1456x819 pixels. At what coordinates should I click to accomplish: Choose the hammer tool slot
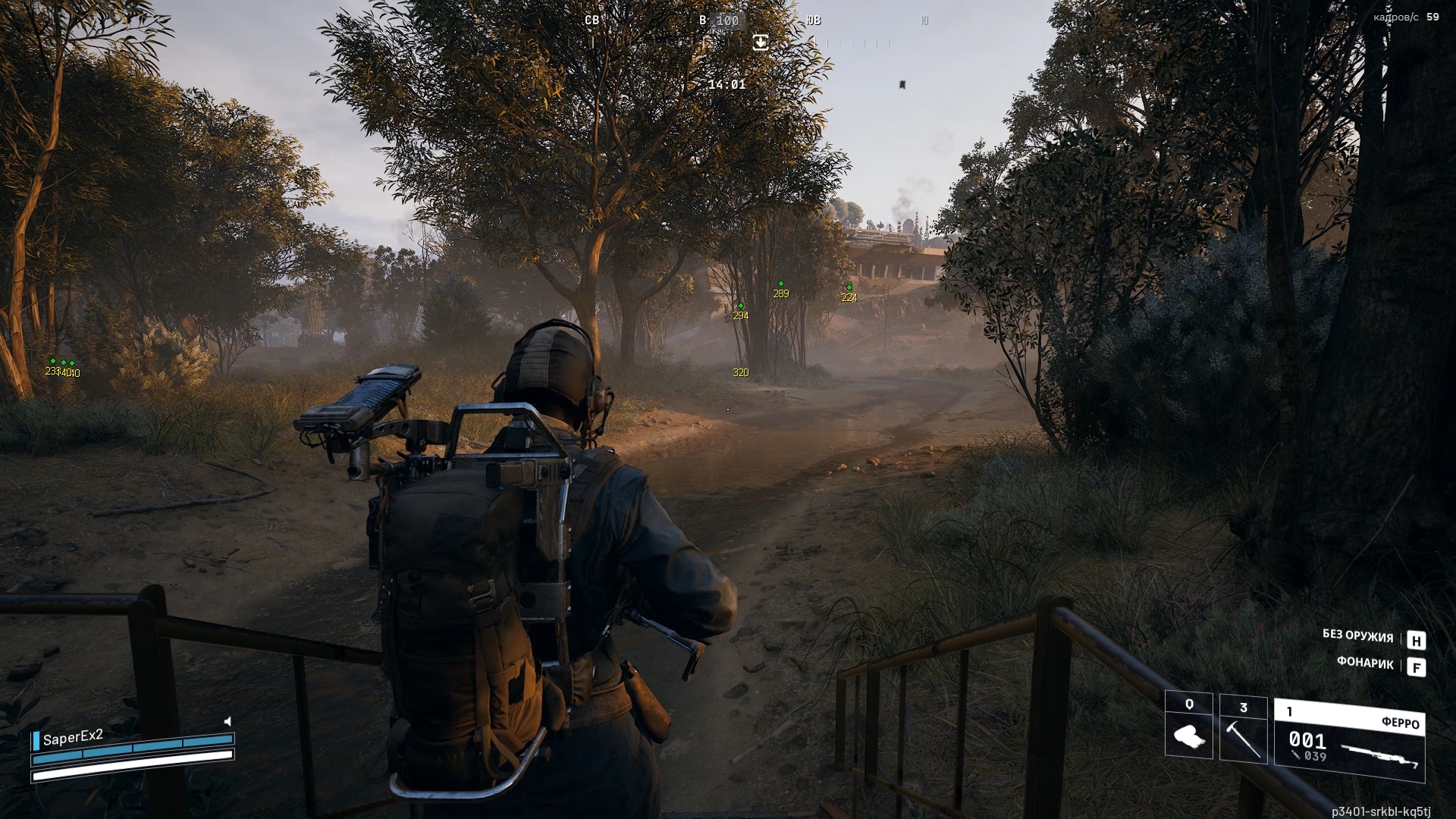click(x=1243, y=727)
